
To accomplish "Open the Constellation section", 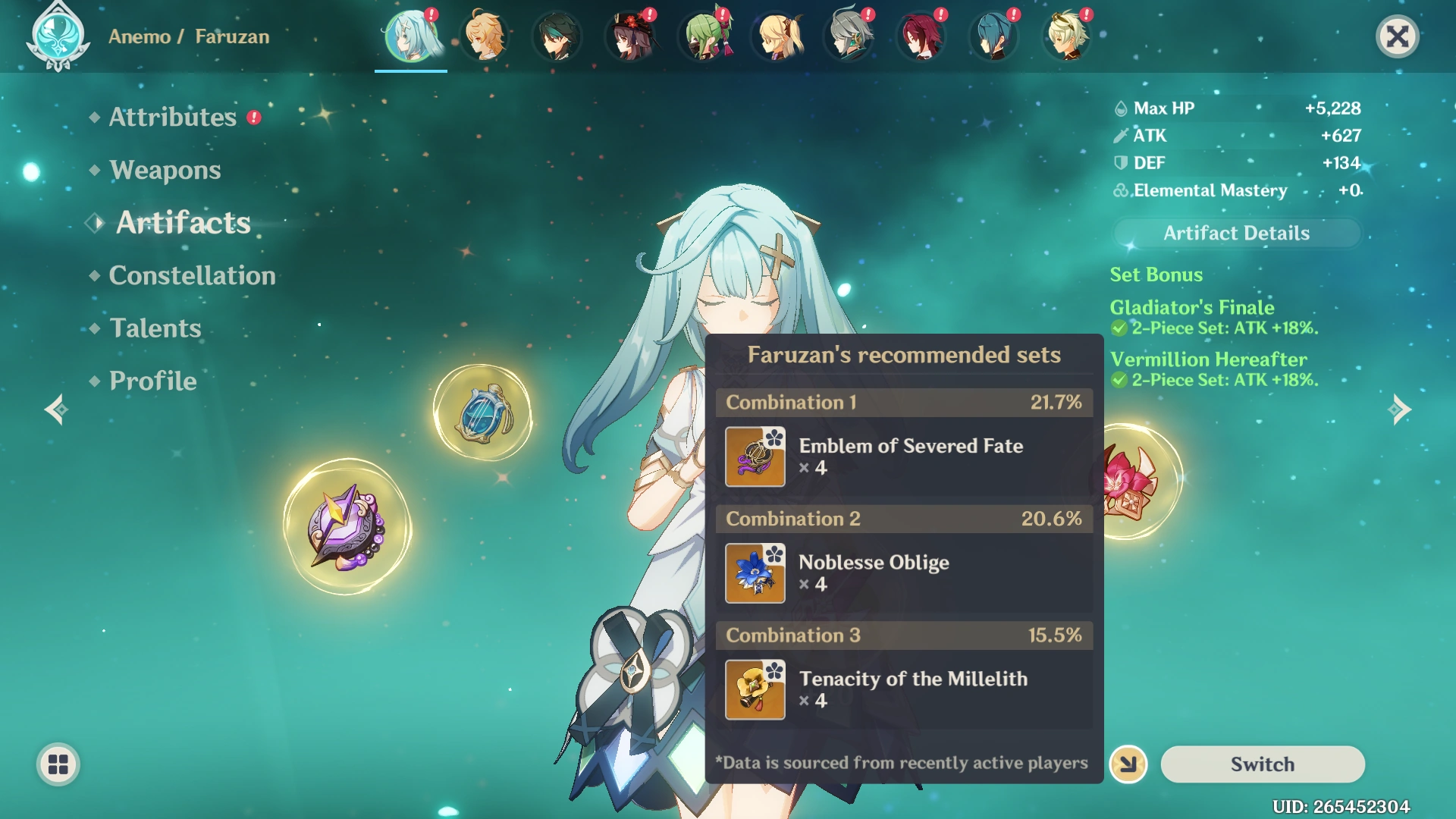I will pos(192,275).
